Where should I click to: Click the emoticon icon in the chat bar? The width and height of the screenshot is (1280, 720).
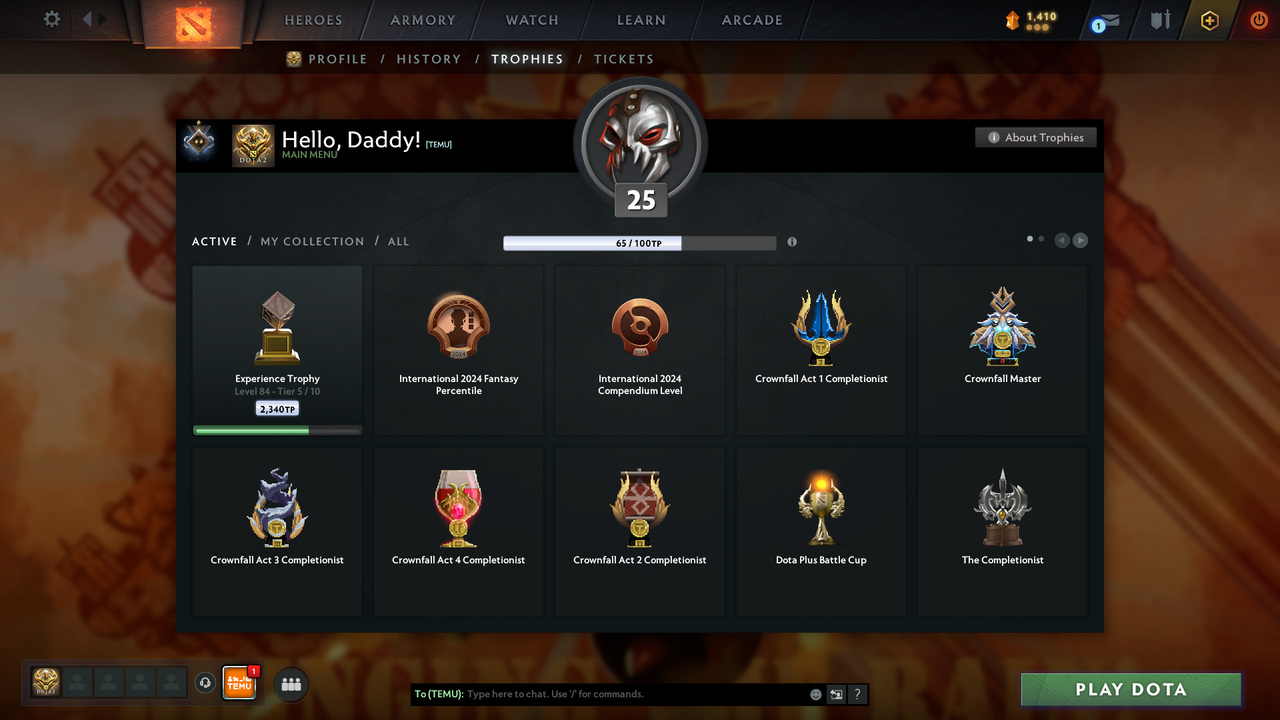pyautogui.click(x=815, y=694)
